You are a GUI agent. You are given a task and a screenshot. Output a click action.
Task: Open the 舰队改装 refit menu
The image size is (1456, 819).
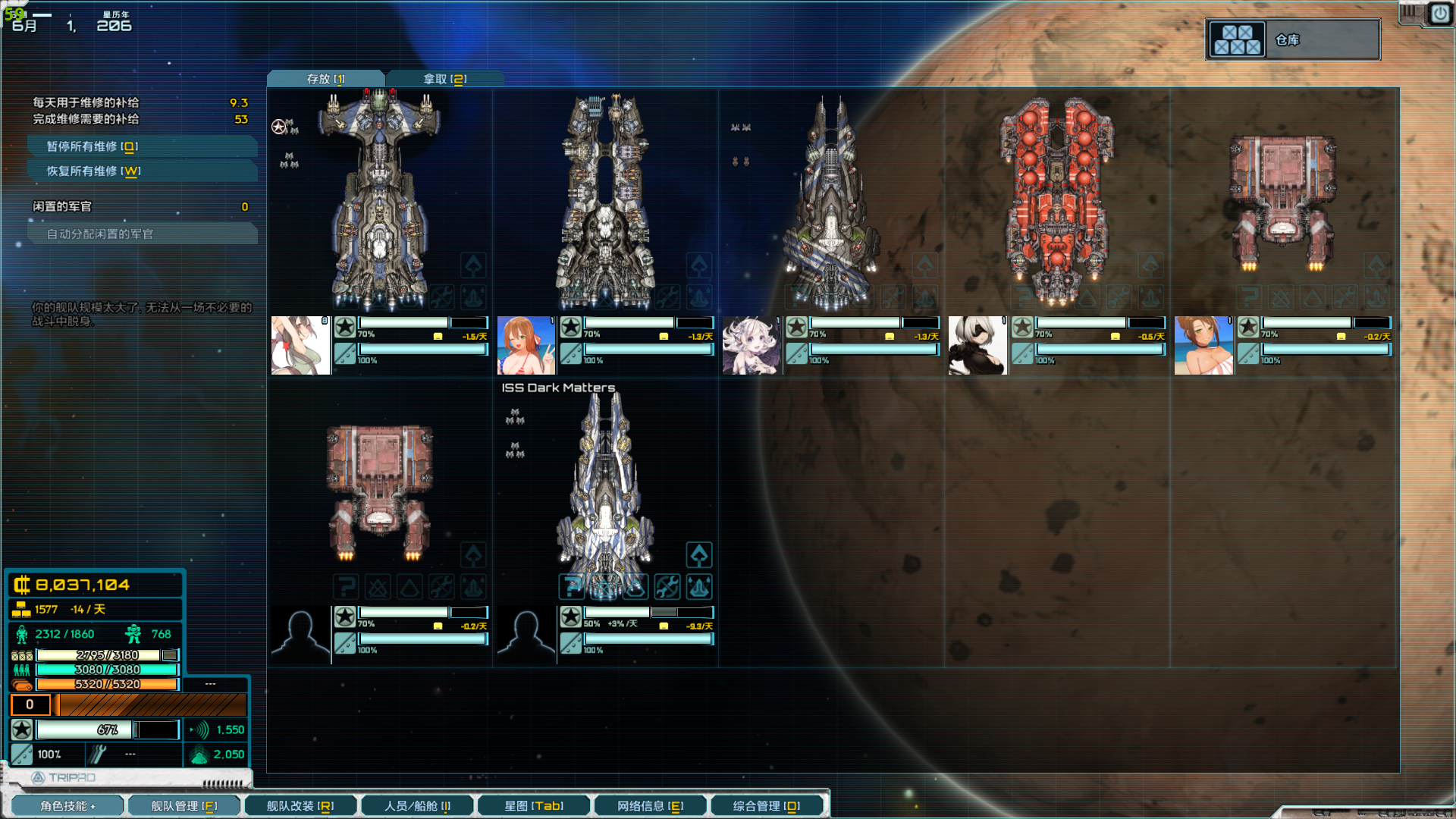[300, 805]
